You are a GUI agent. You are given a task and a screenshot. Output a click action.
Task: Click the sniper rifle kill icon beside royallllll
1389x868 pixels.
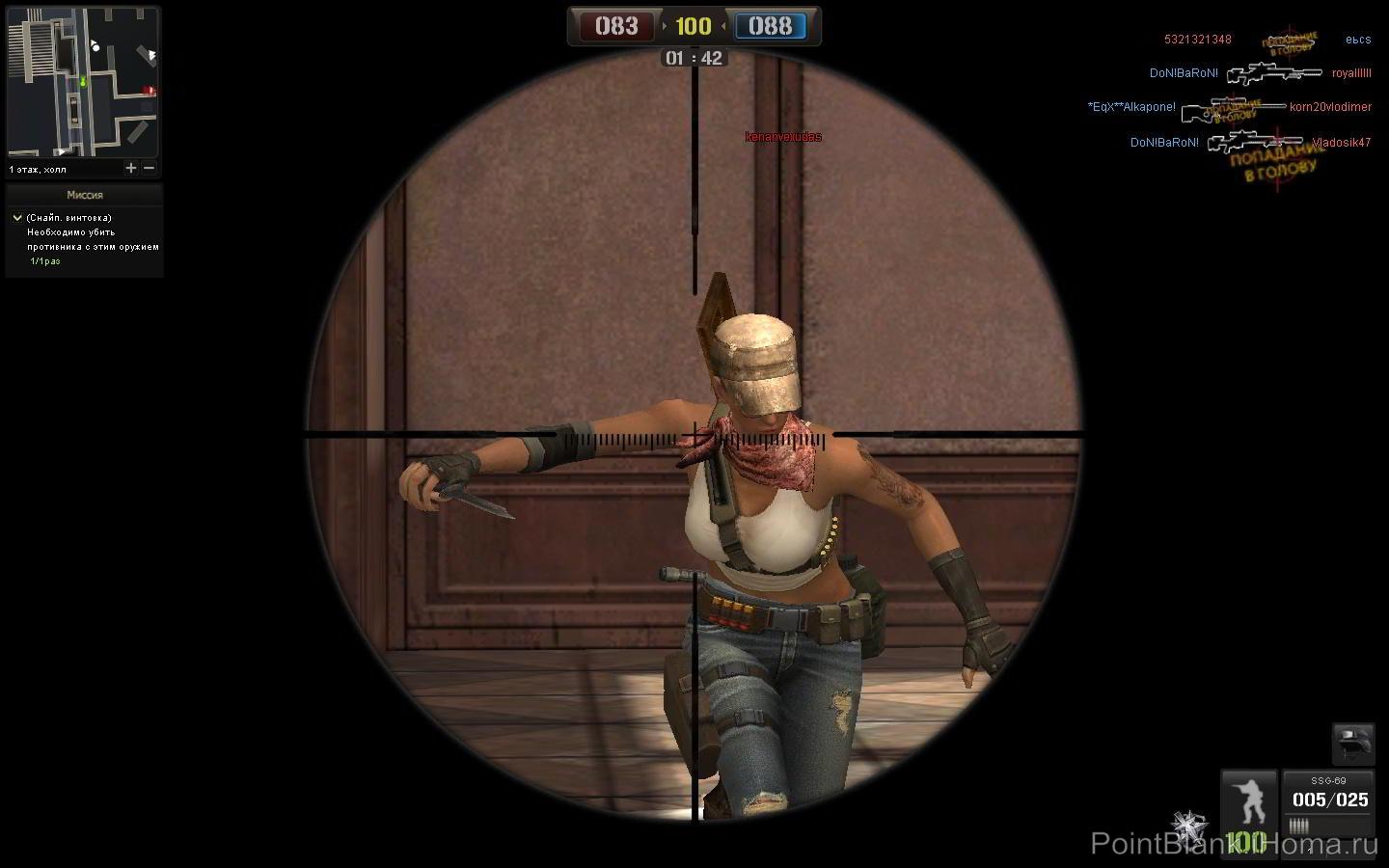click(1273, 72)
